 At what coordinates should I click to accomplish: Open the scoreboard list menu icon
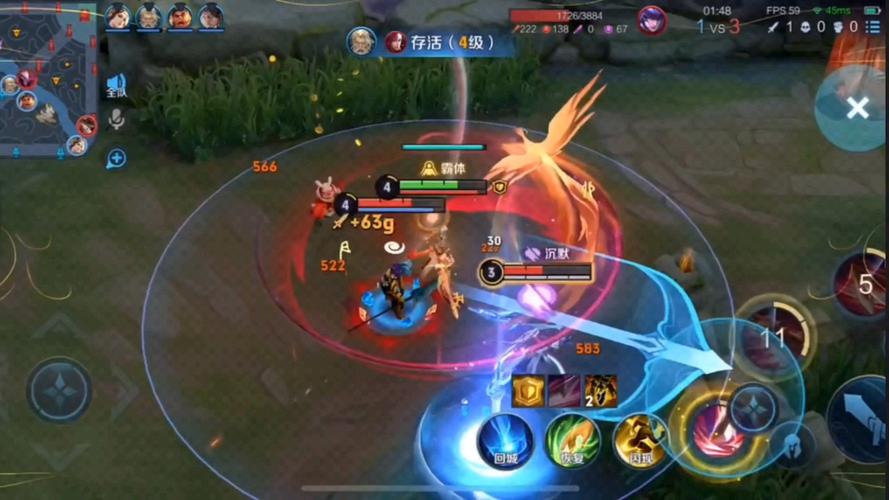[873, 27]
